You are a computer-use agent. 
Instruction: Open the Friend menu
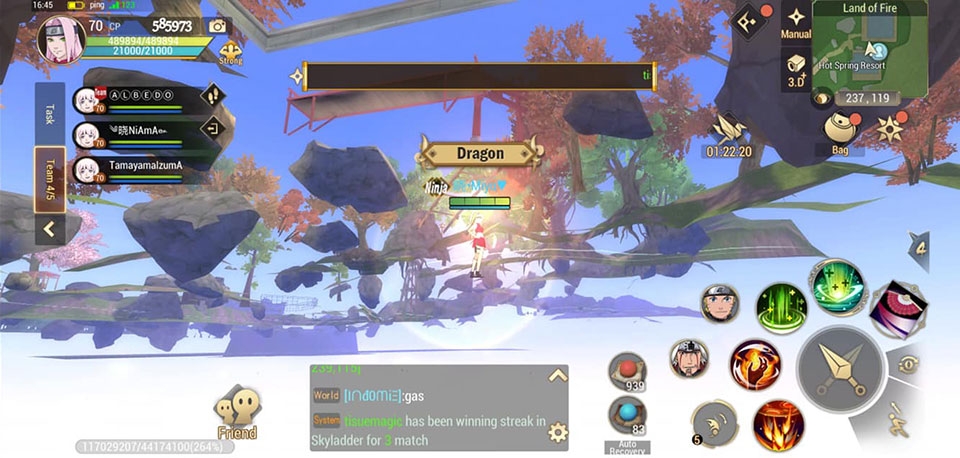pos(237,412)
